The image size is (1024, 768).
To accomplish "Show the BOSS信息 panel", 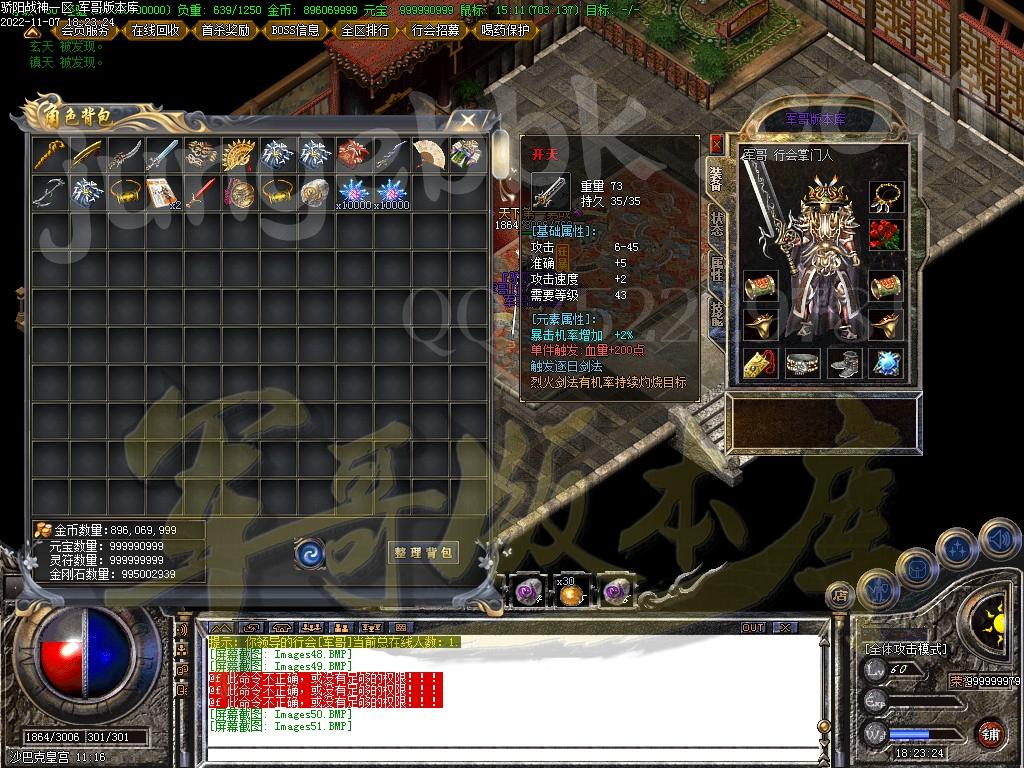I will pyautogui.click(x=296, y=30).
